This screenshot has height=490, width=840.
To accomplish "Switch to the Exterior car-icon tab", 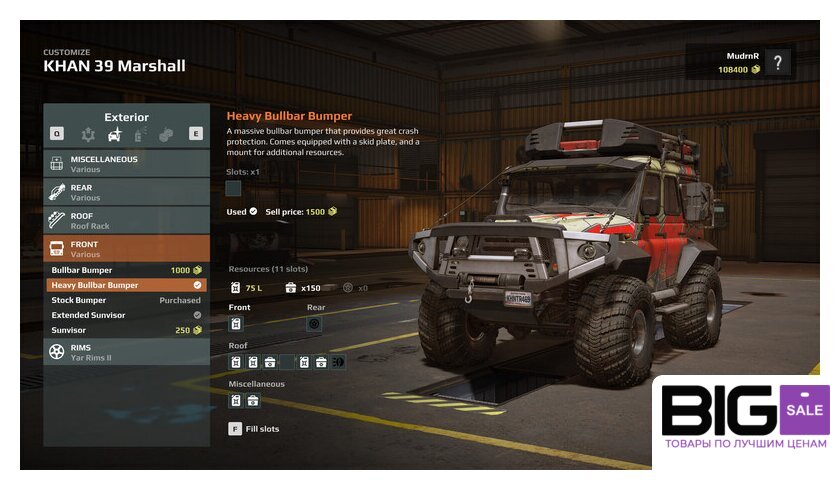I will pyautogui.click(x=115, y=133).
